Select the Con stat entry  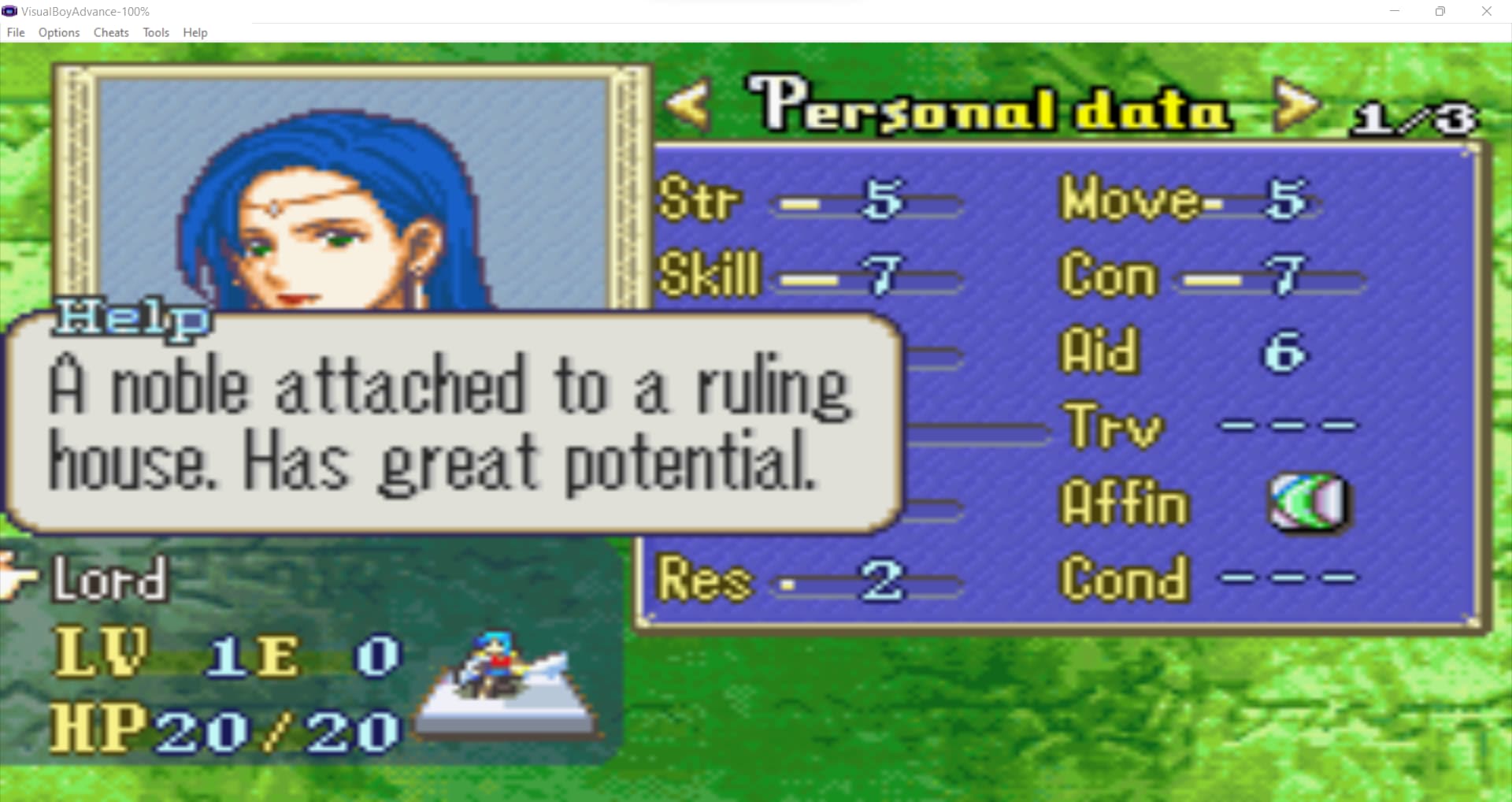point(1109,276)
